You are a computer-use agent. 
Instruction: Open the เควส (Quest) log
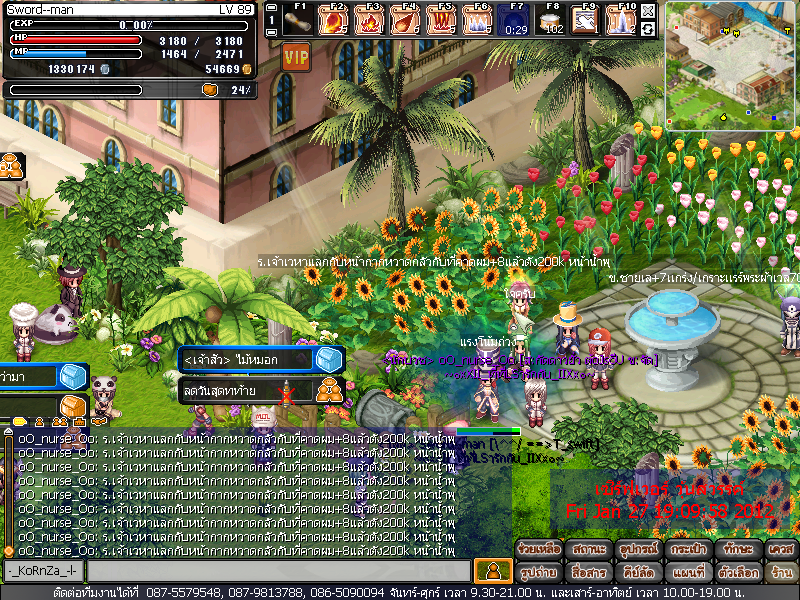coord(780,550)
